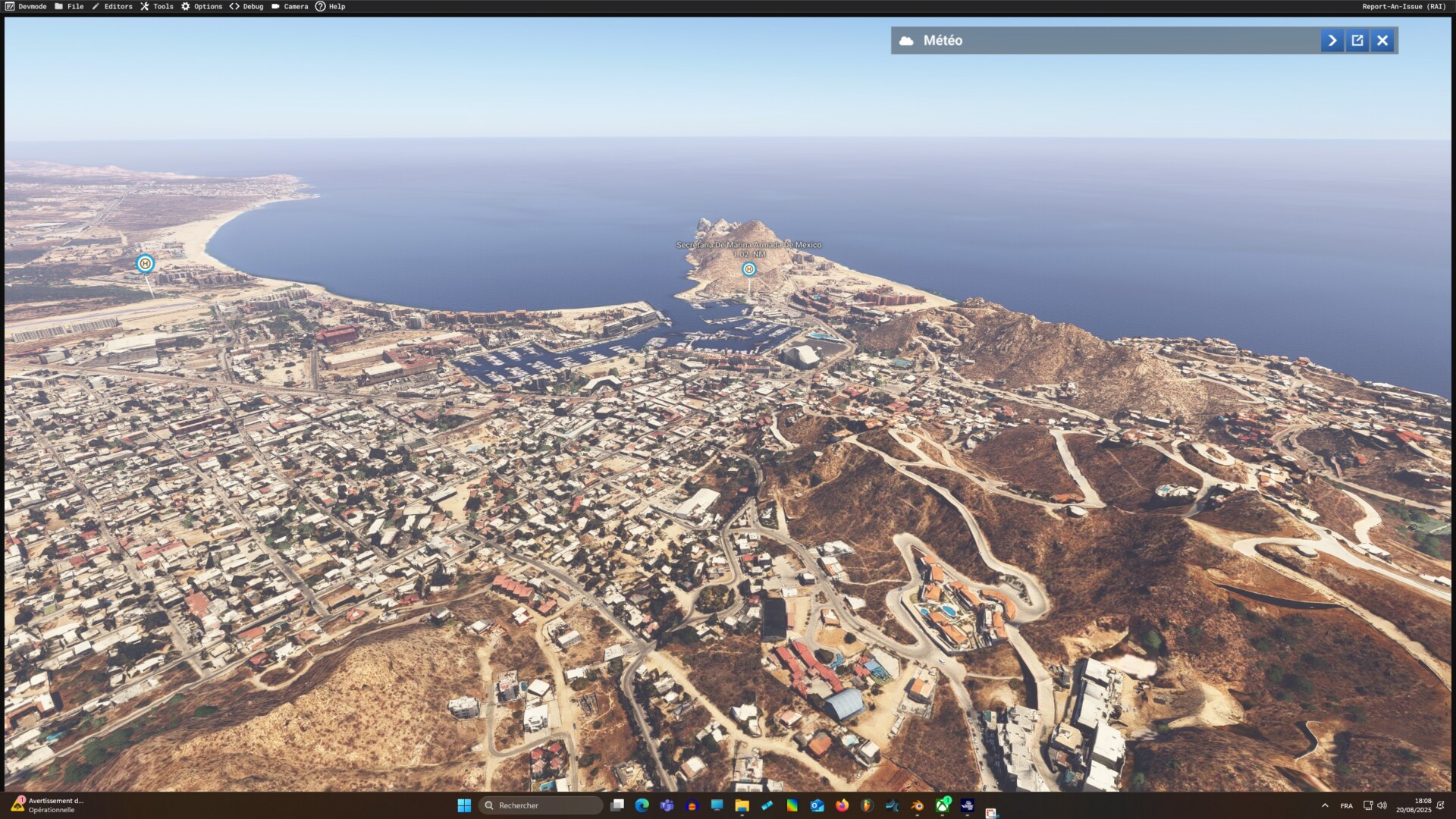The width and height of the screenshot is (1456, 819).
Task: Expand the Météo panel with the arrow button
Action: click(x=1332, y=41)
